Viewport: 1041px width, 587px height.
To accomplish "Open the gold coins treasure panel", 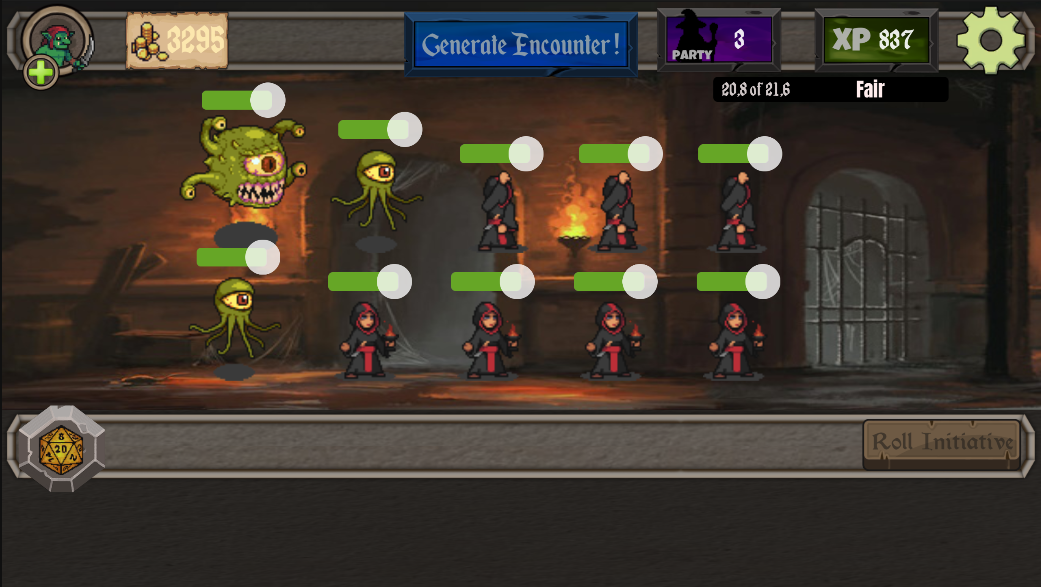I will (x=177, y=41).
